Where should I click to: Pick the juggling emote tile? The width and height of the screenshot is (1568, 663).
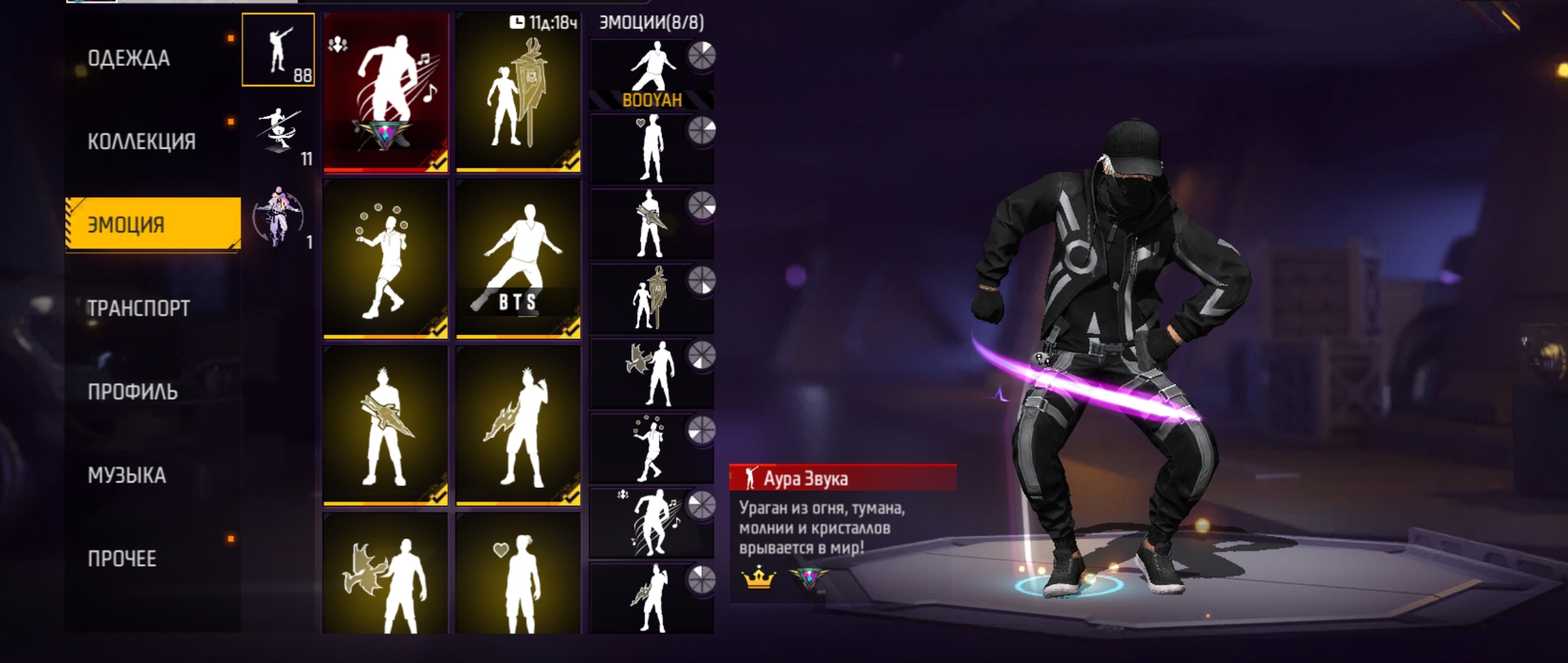pos(386,259)
